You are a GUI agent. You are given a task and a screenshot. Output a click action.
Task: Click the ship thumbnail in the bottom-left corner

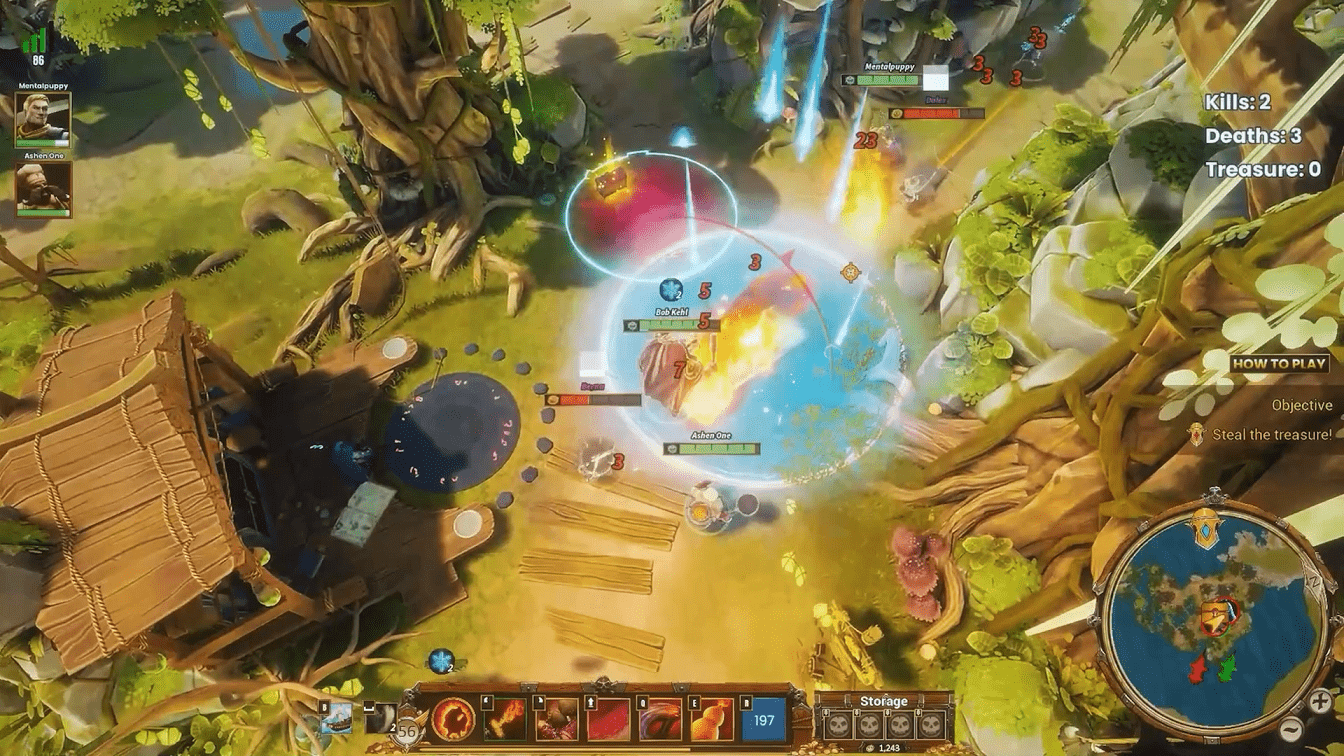(x=339, y=718)
